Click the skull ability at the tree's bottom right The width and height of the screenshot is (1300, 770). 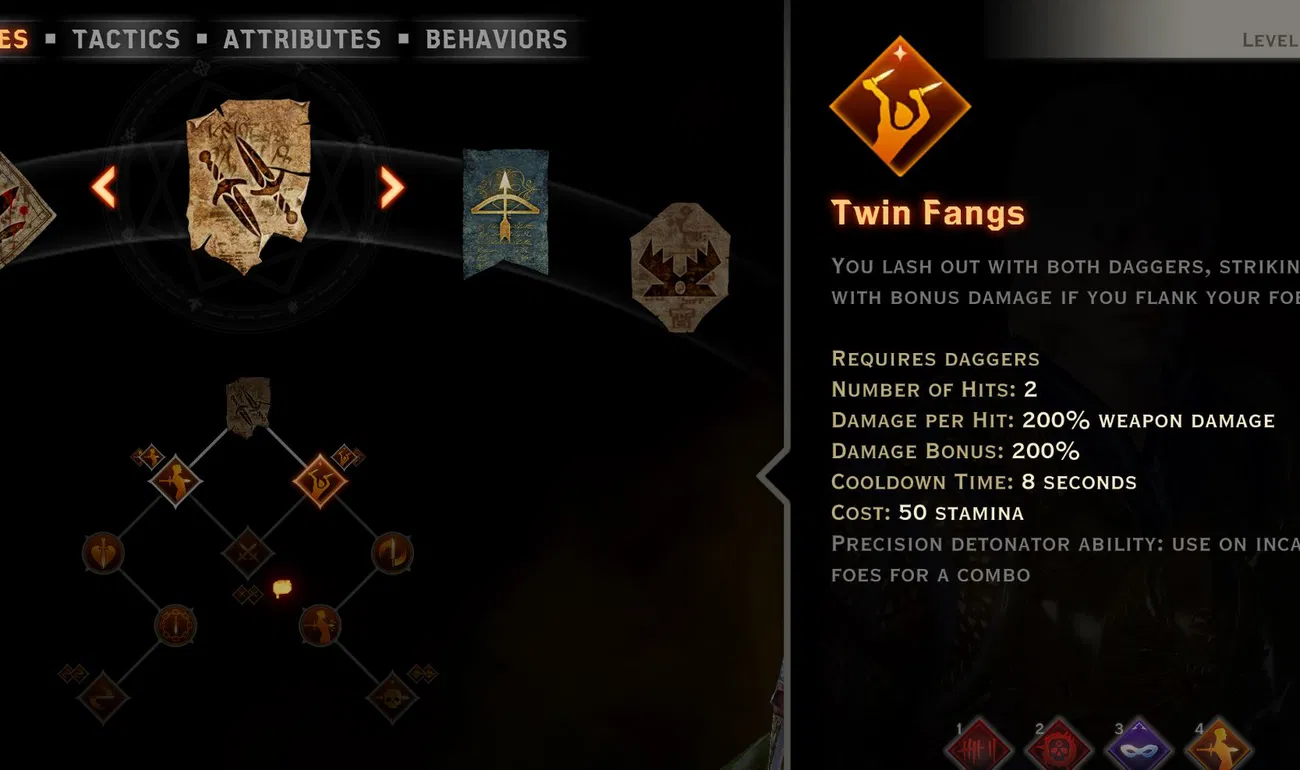(x=394, y=695)
